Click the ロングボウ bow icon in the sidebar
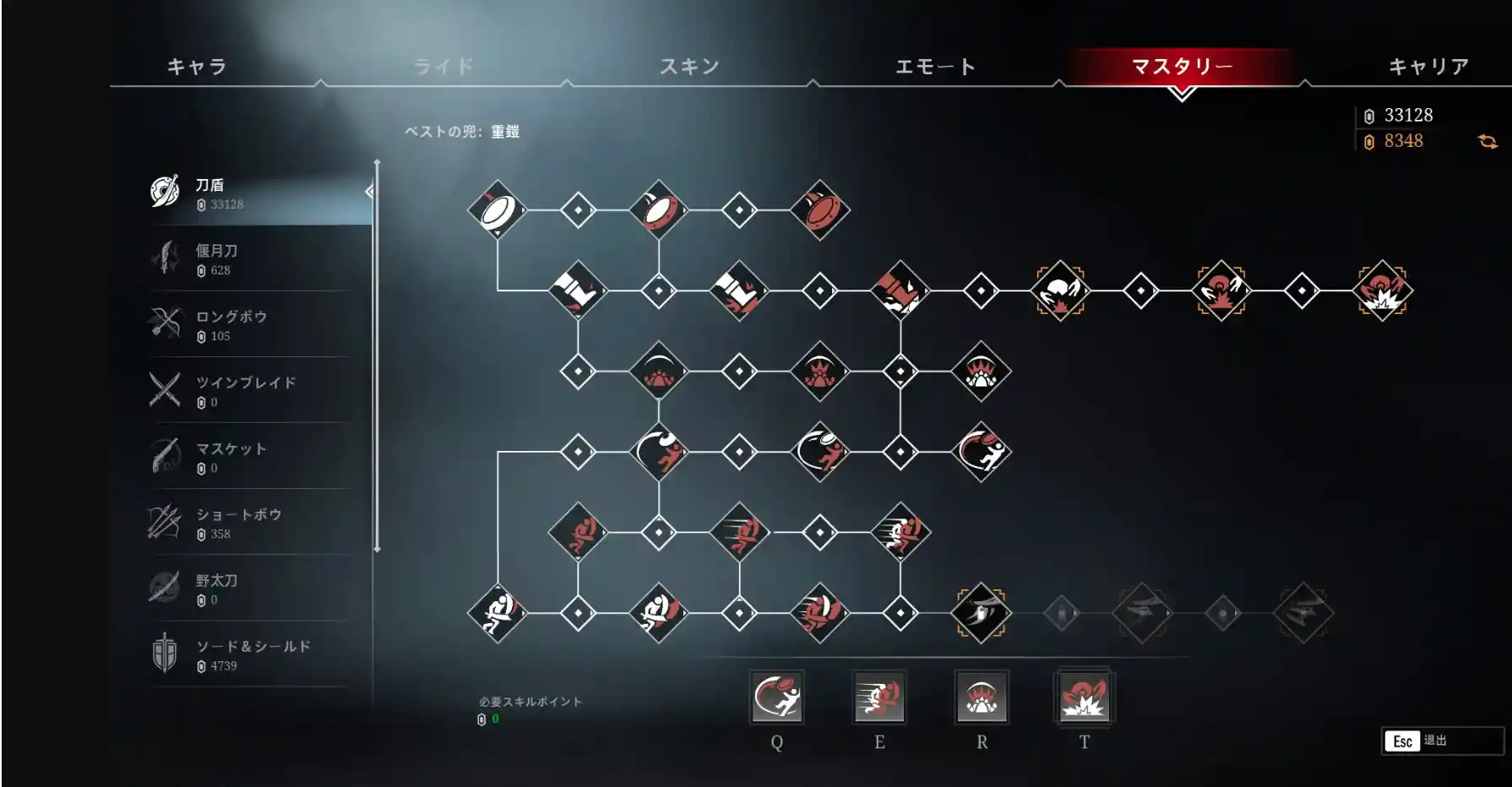 pyautogui.click(x=167, y=321)
